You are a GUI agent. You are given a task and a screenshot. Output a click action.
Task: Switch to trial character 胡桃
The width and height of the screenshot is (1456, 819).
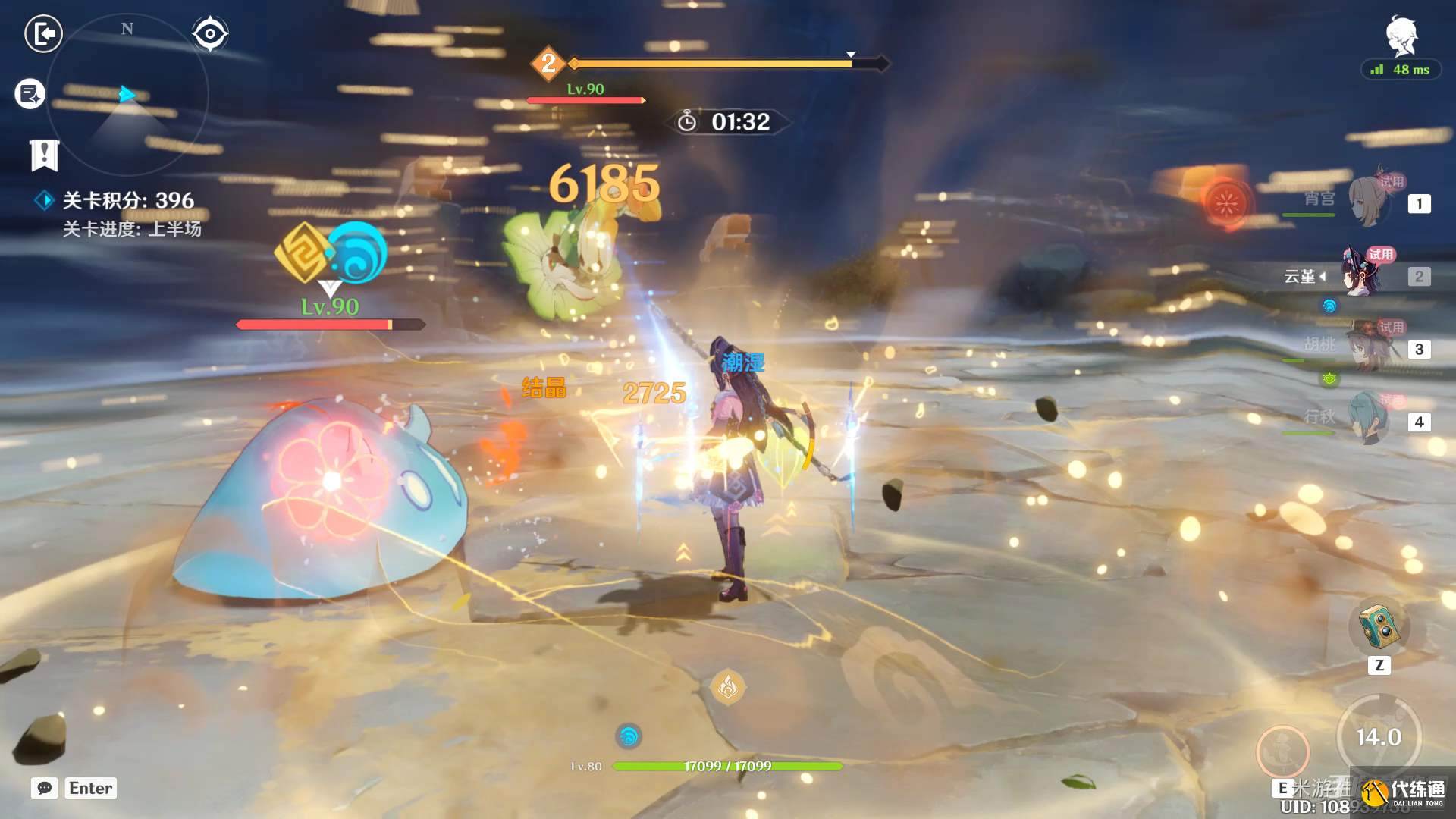(x=1369, y=347)
